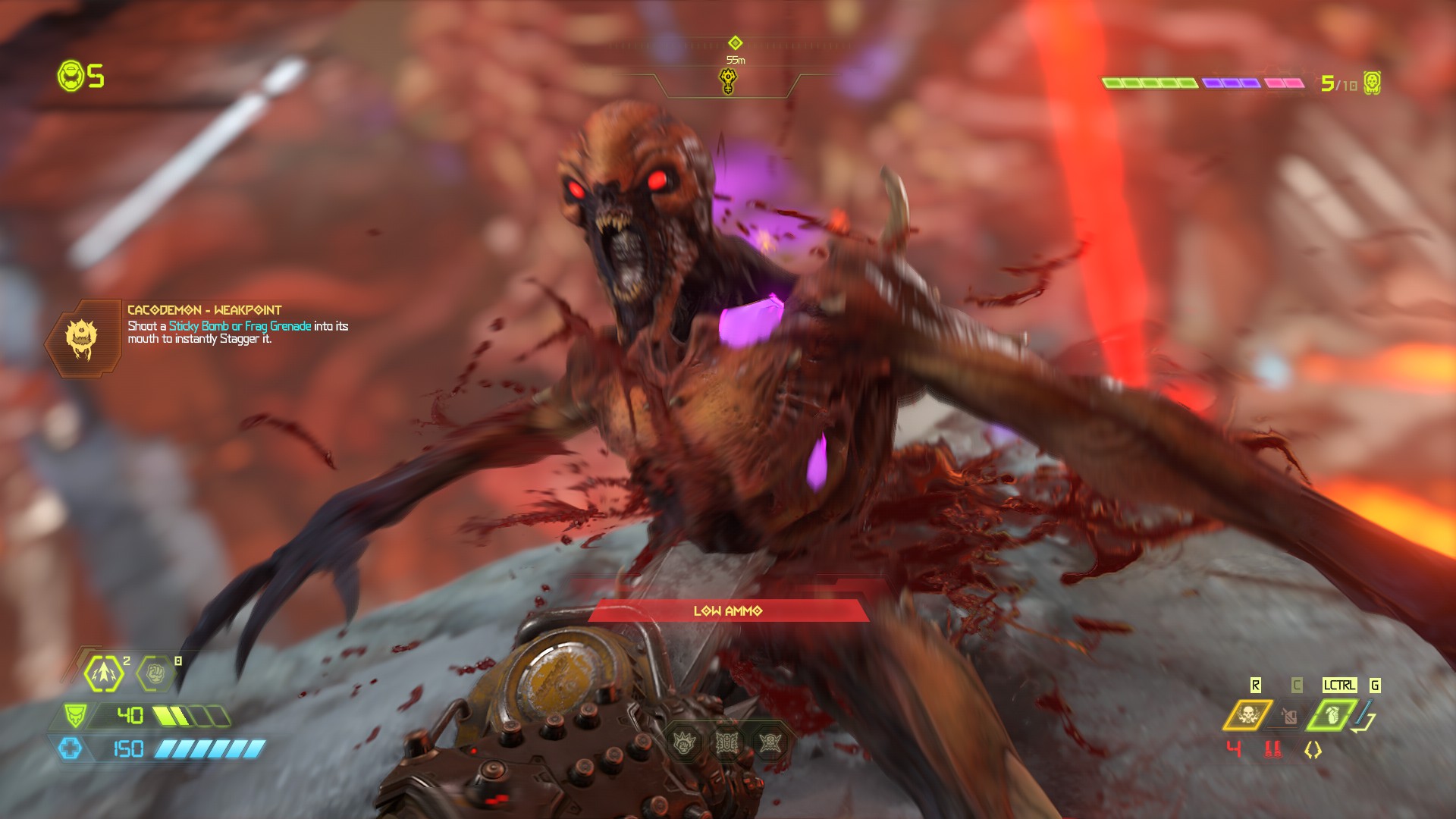Click the extra lives helmet icon
The width and height of the screenshot is (1456, 819).
71,76
